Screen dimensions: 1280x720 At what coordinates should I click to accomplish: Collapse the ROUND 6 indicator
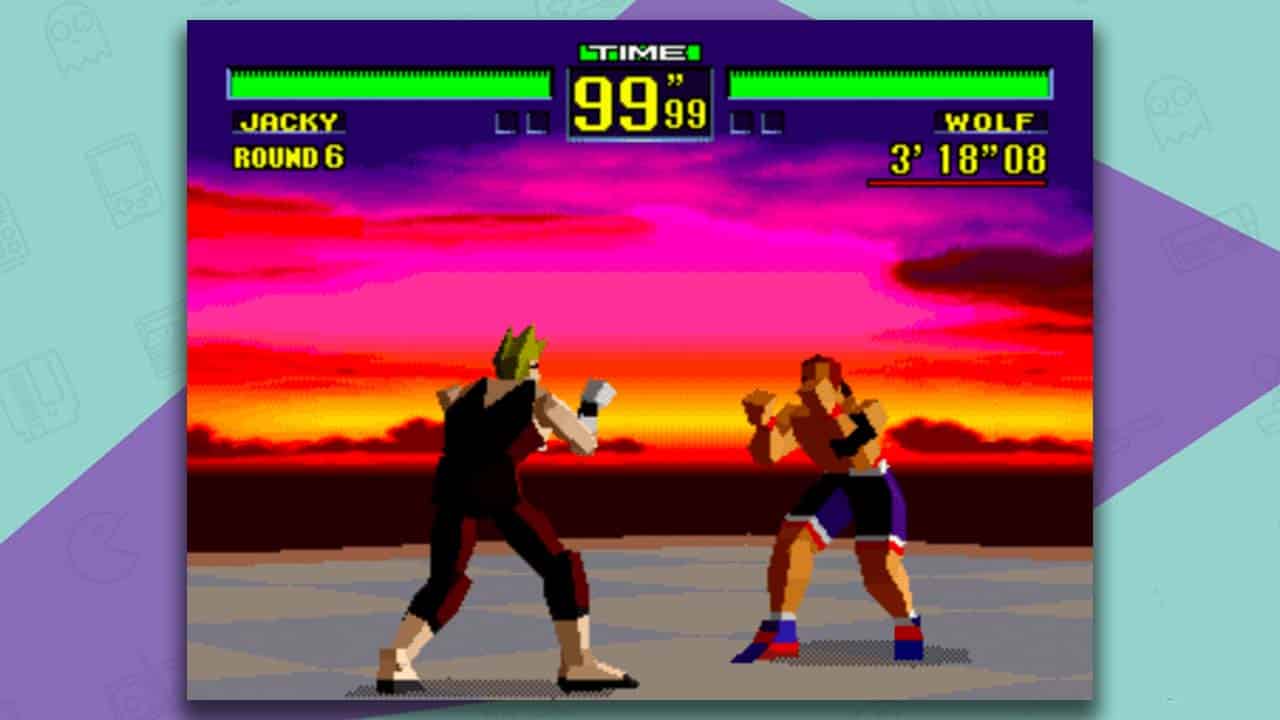click(289, 156)
